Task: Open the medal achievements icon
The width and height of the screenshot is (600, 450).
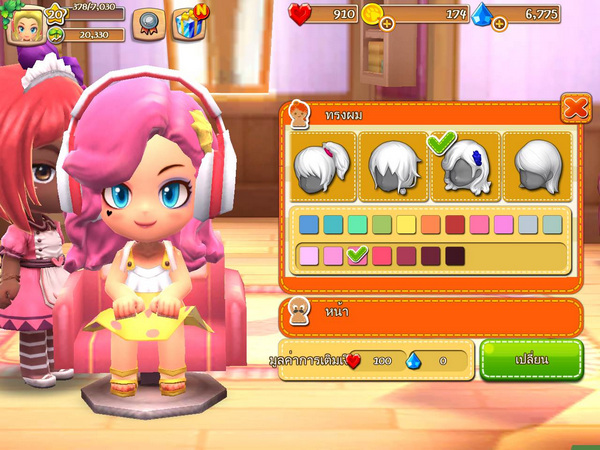Action: 148,24
